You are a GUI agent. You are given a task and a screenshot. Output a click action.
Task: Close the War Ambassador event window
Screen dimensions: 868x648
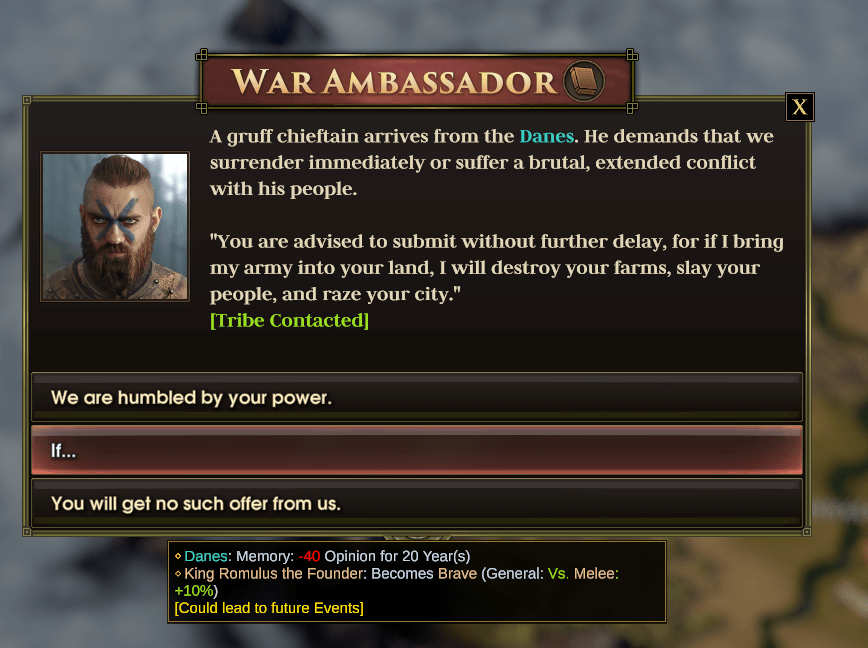pyautogui.click(x=799, y=107)
